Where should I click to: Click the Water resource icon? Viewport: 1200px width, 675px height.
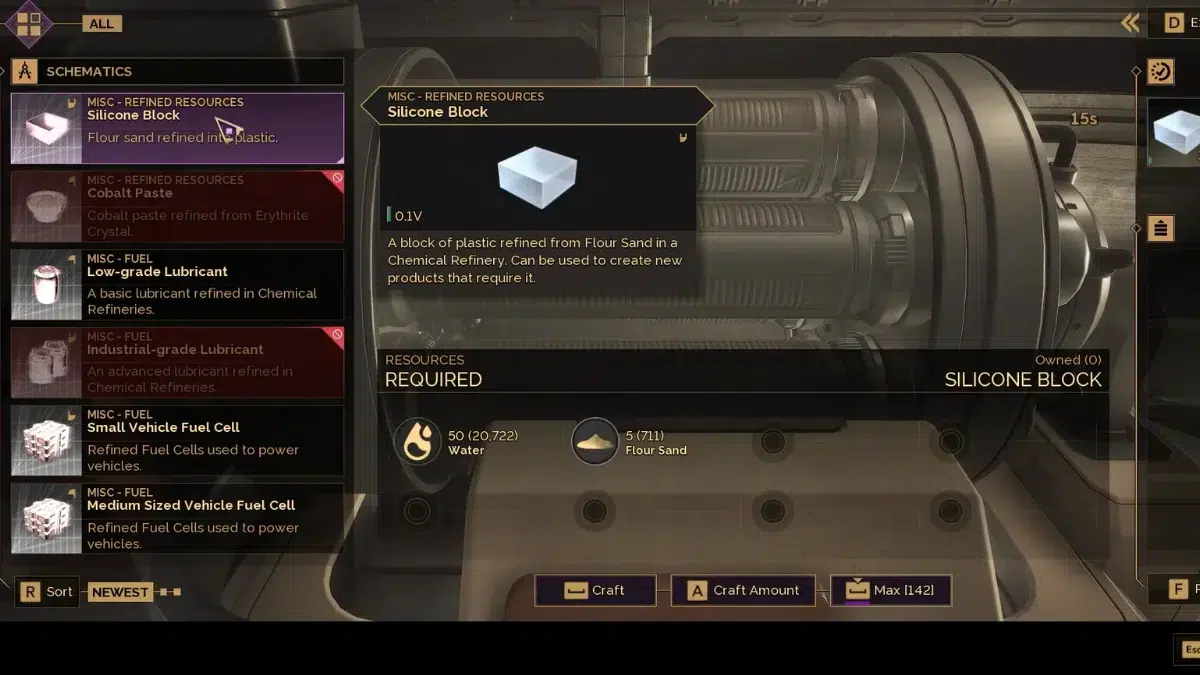click(417, 441)
